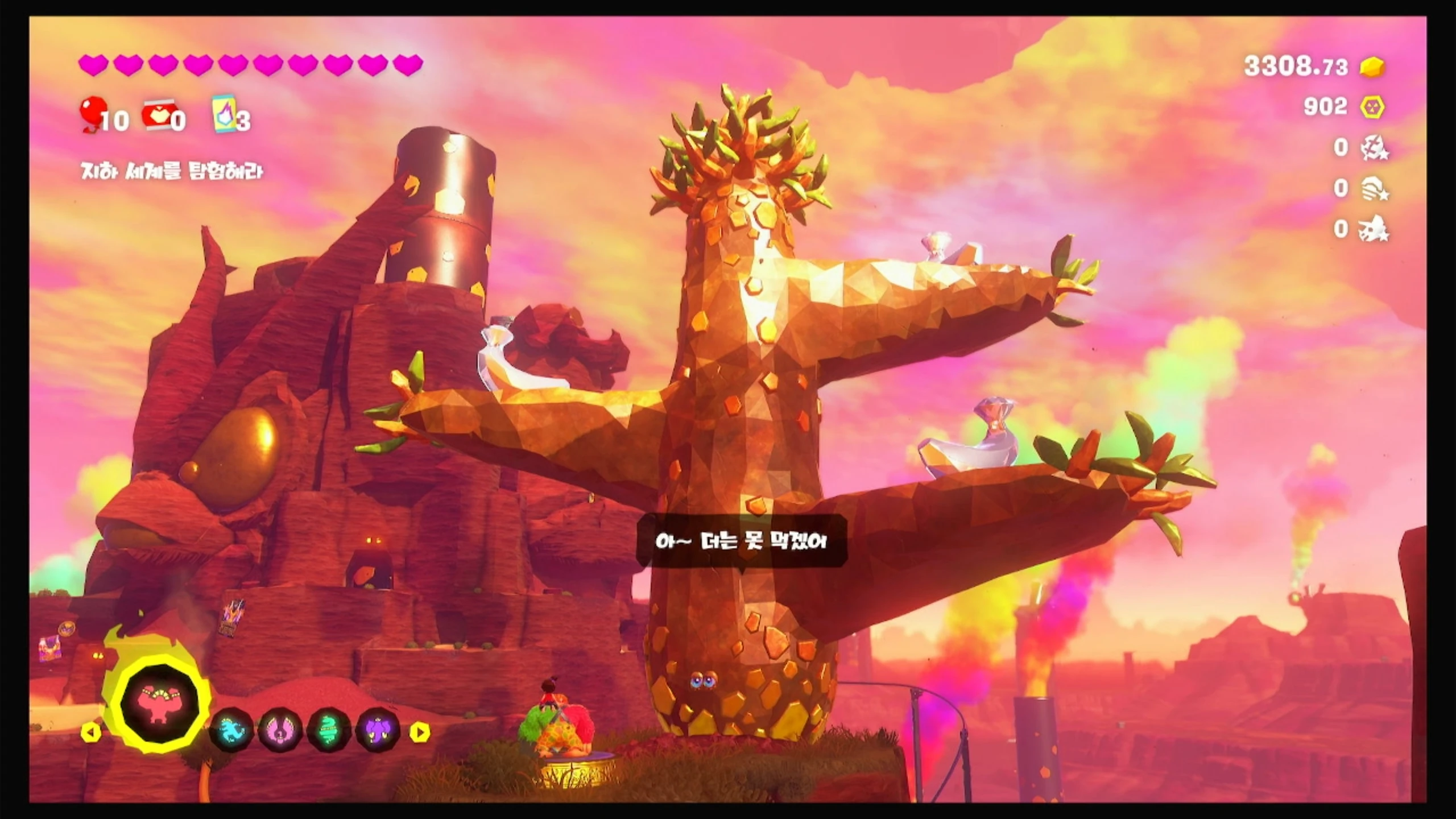Activate the green Snake Bananza icon

point(329,731)
